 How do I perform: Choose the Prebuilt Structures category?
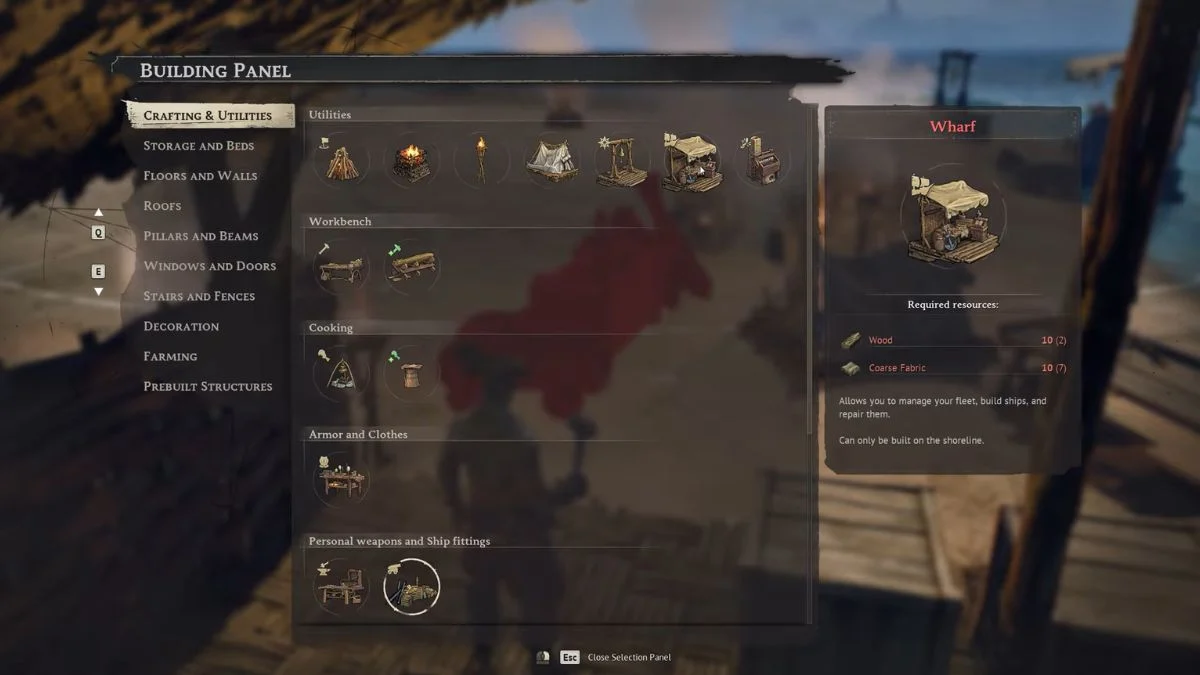(207, 386)
